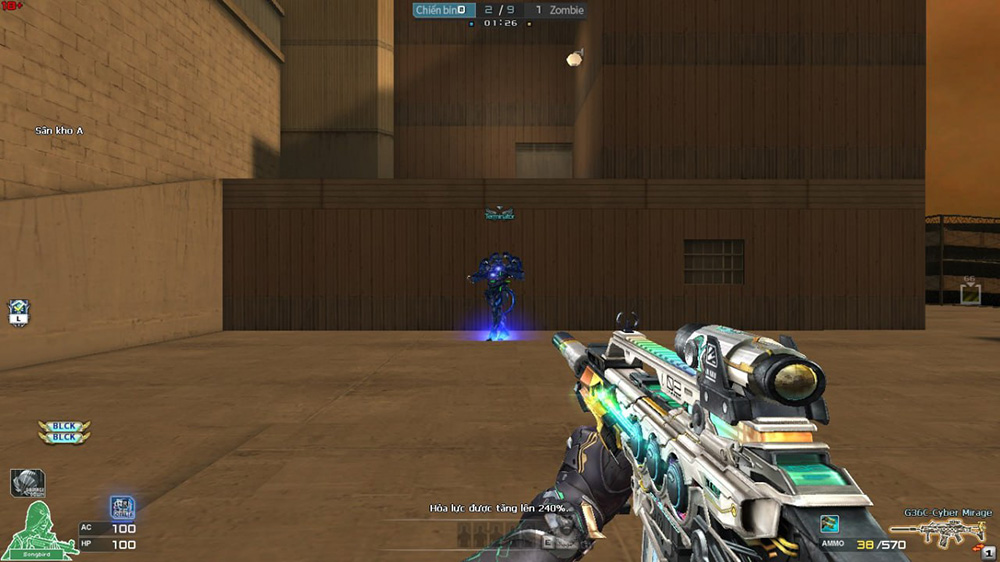Click the supply box distance marker
This screenshot has height=562, width=1000.
969,292
